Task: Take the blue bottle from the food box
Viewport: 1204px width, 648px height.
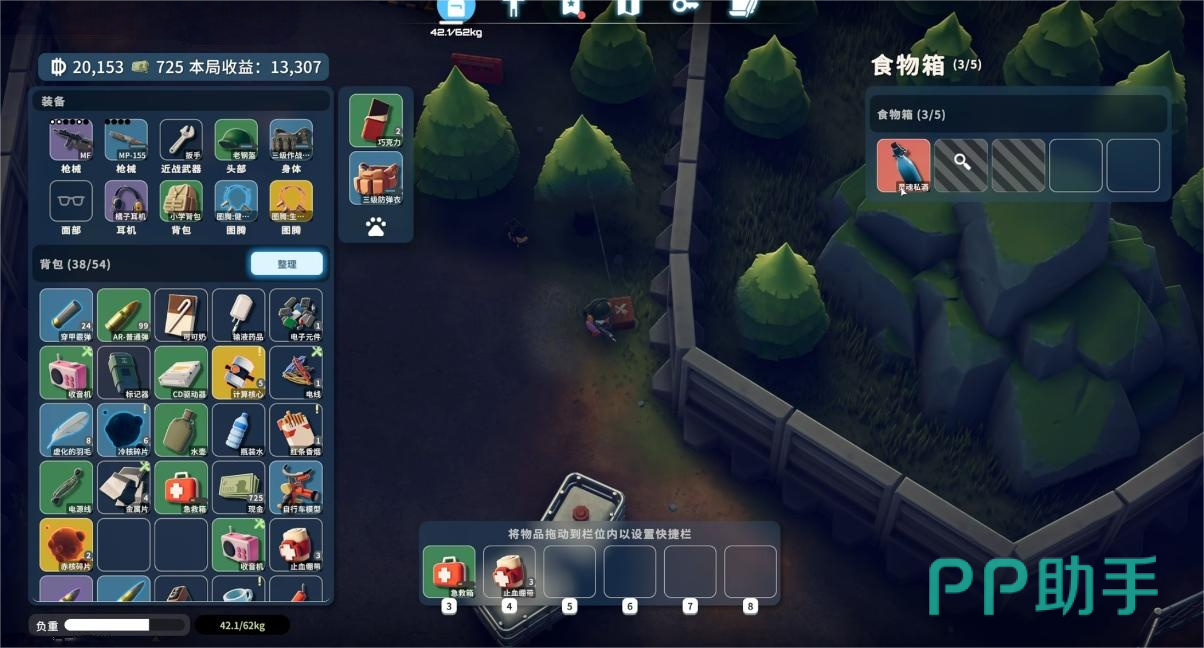Action: (x=903, y=165)
